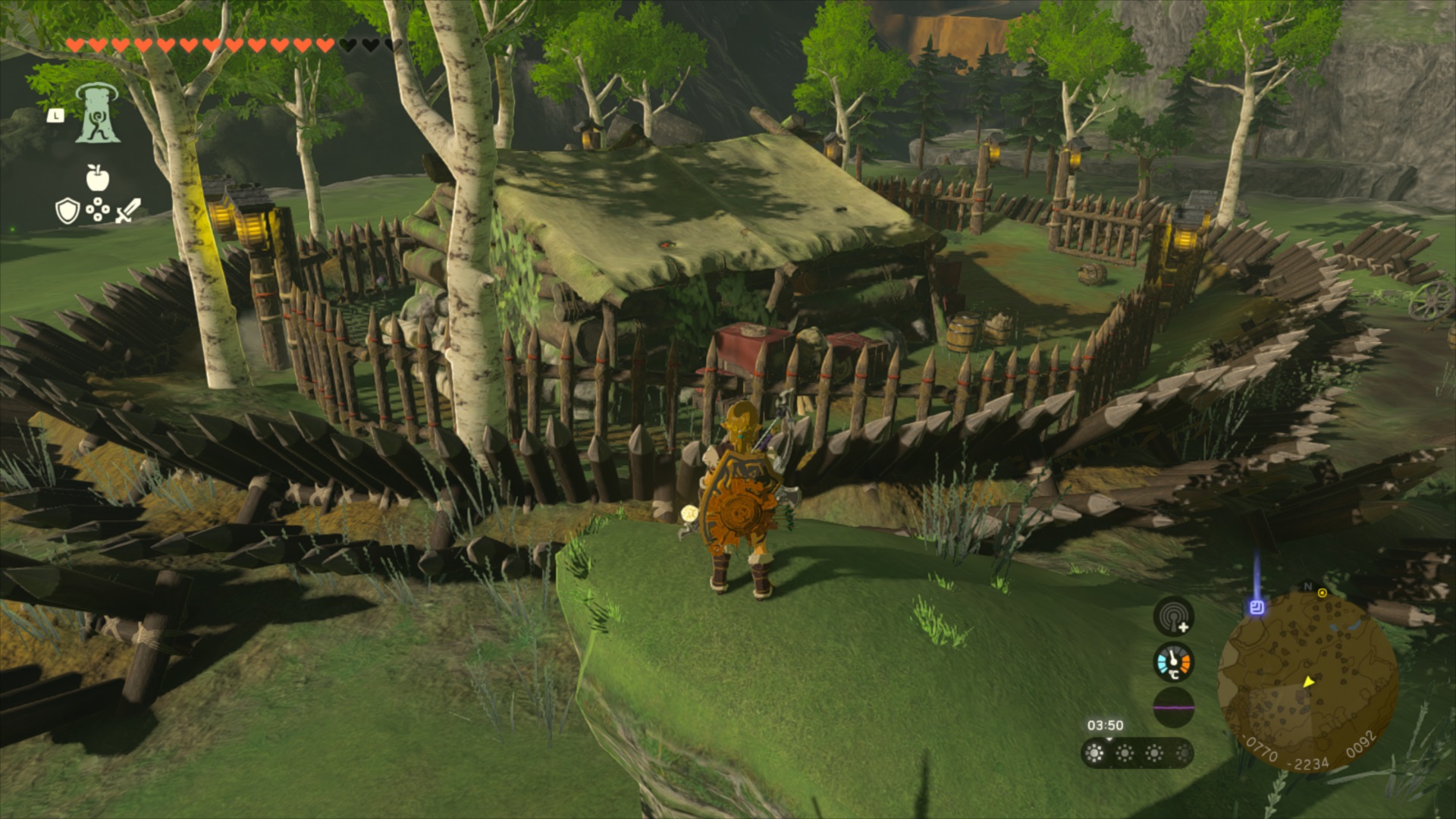Activate the Ascend ability icon

98,114
